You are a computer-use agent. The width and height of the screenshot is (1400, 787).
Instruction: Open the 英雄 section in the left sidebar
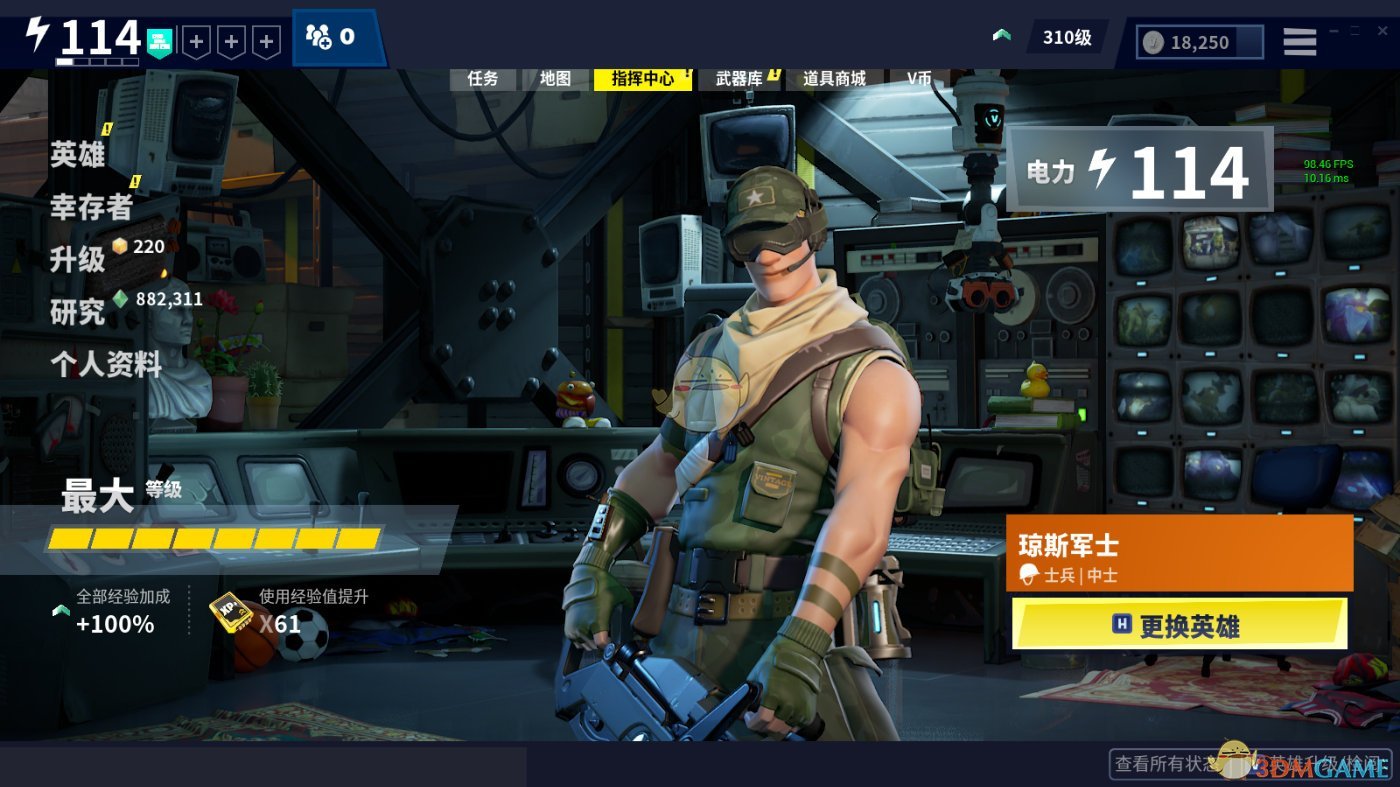80,155
